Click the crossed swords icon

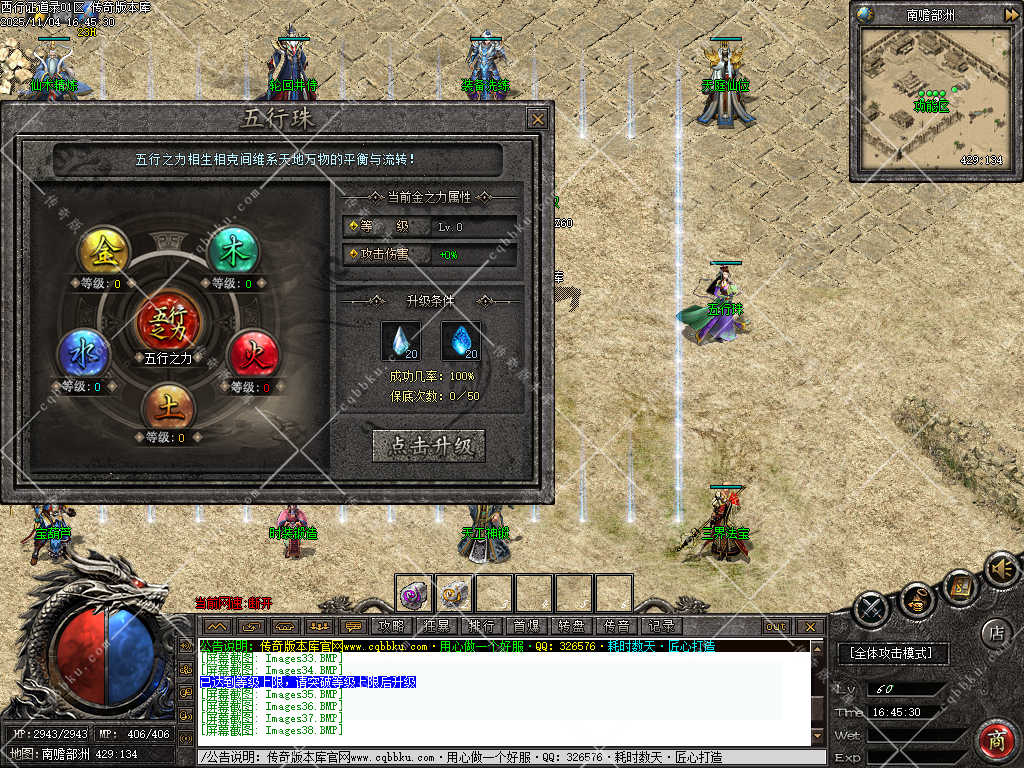click(x=872, y=607)
